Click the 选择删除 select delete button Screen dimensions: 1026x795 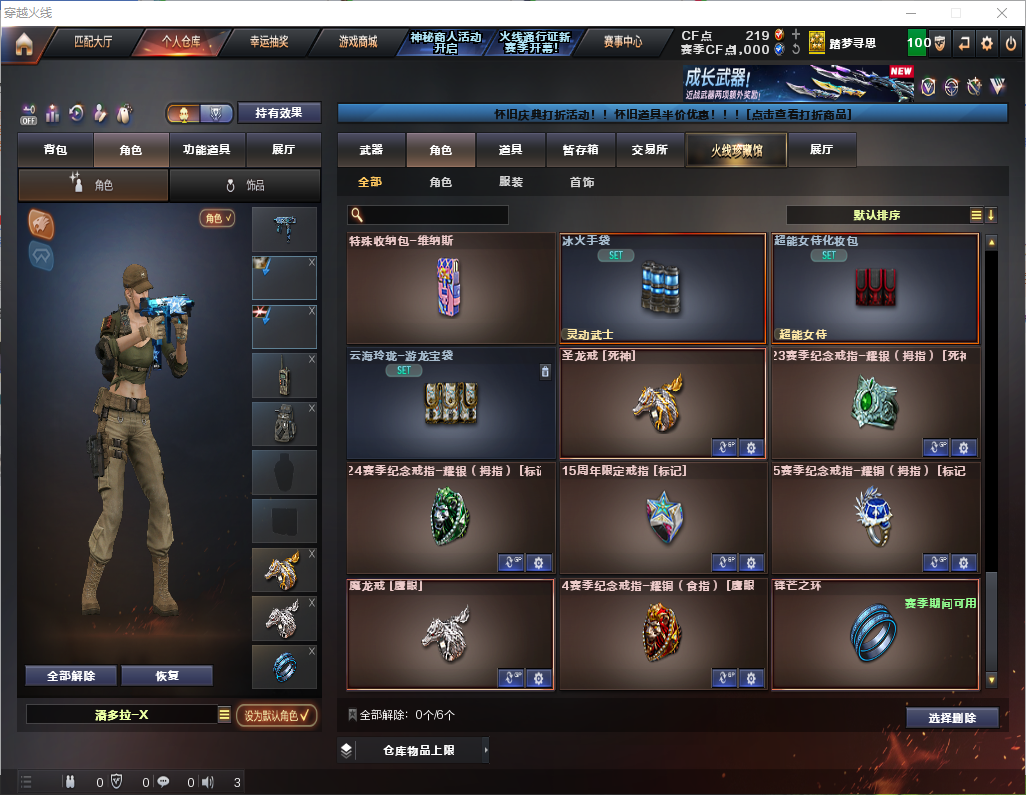pos(952,718)
